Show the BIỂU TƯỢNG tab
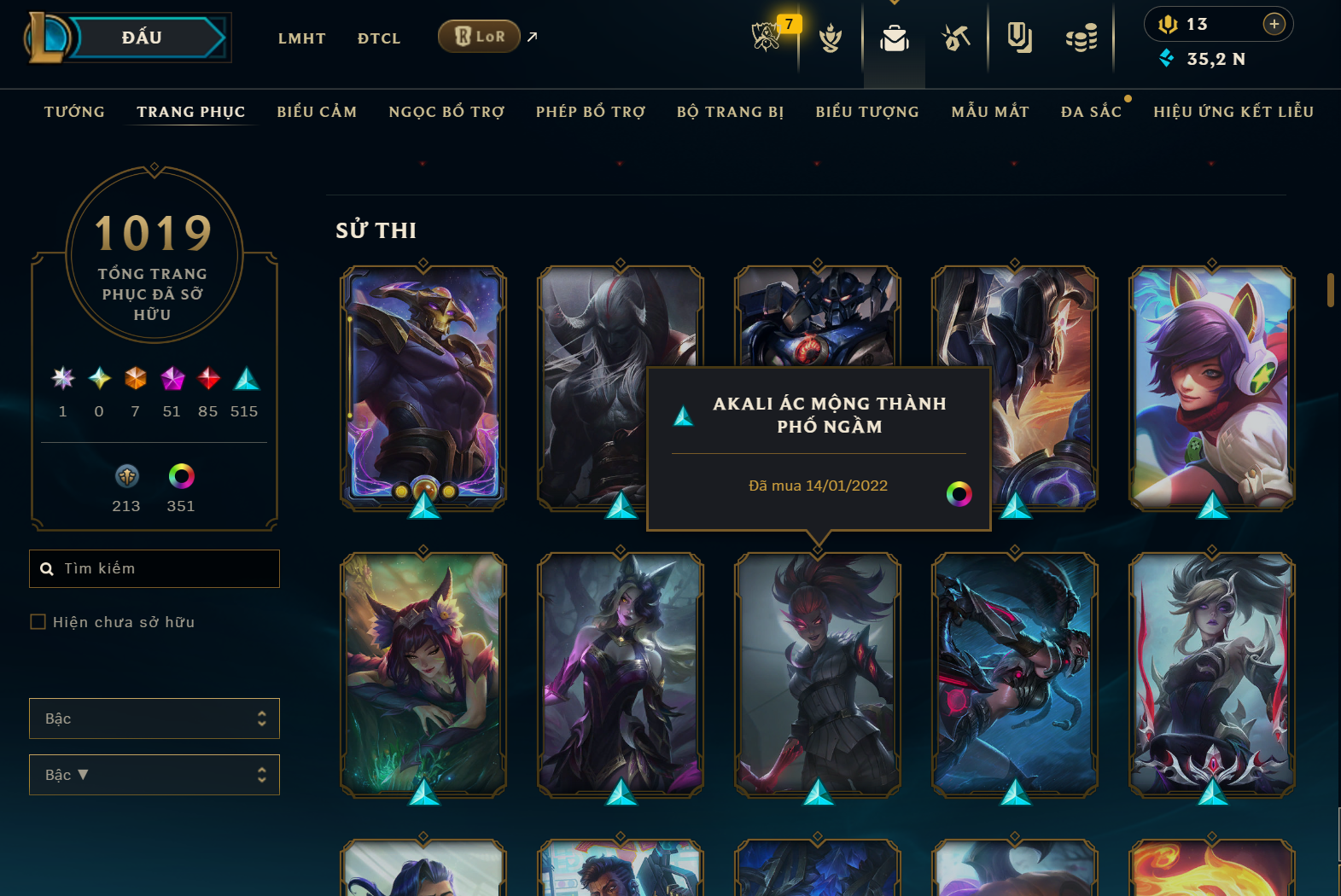This screenshot has width=1341, height=896. 867,112
